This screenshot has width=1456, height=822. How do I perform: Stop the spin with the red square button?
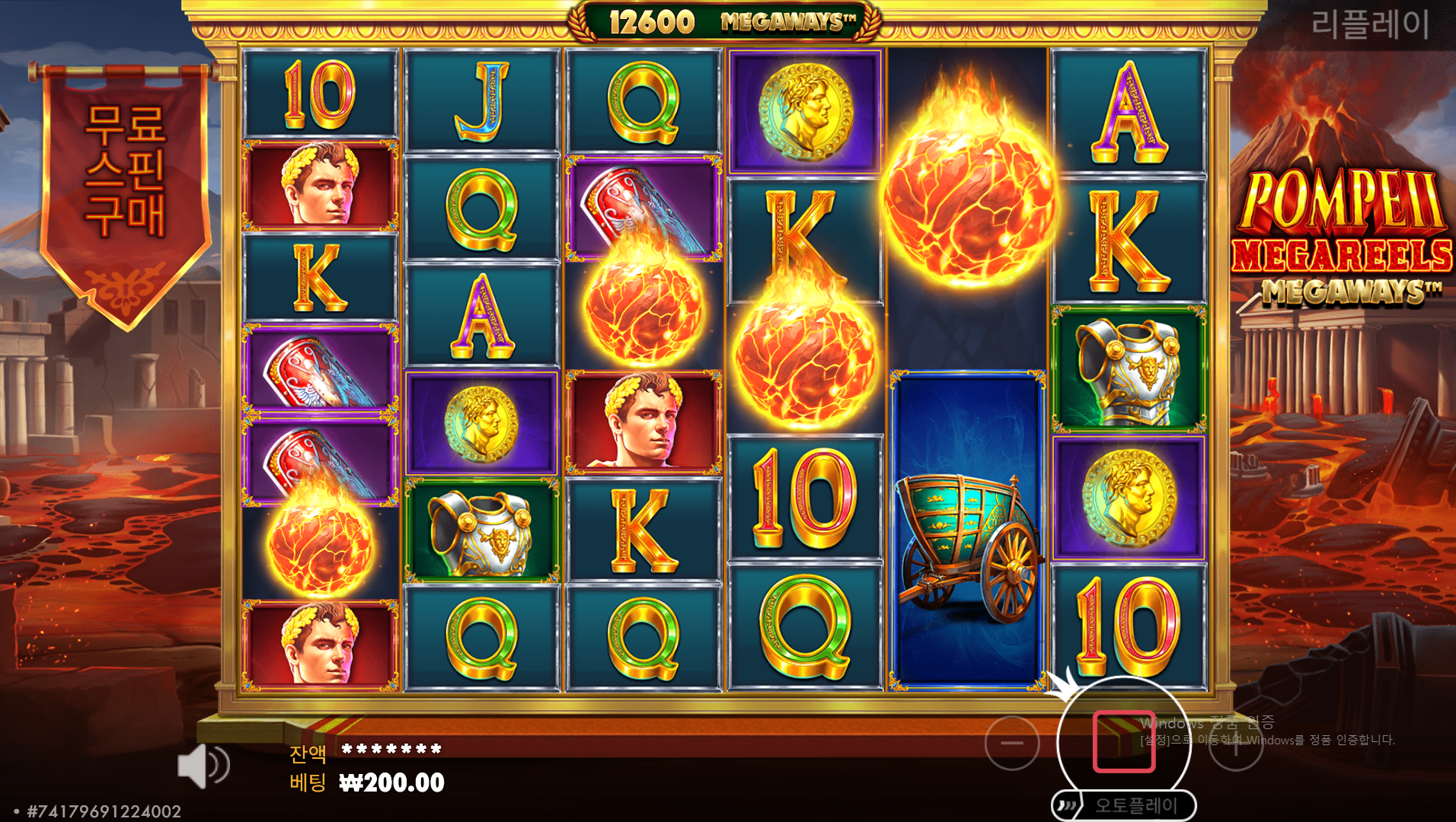point(1124,742)
